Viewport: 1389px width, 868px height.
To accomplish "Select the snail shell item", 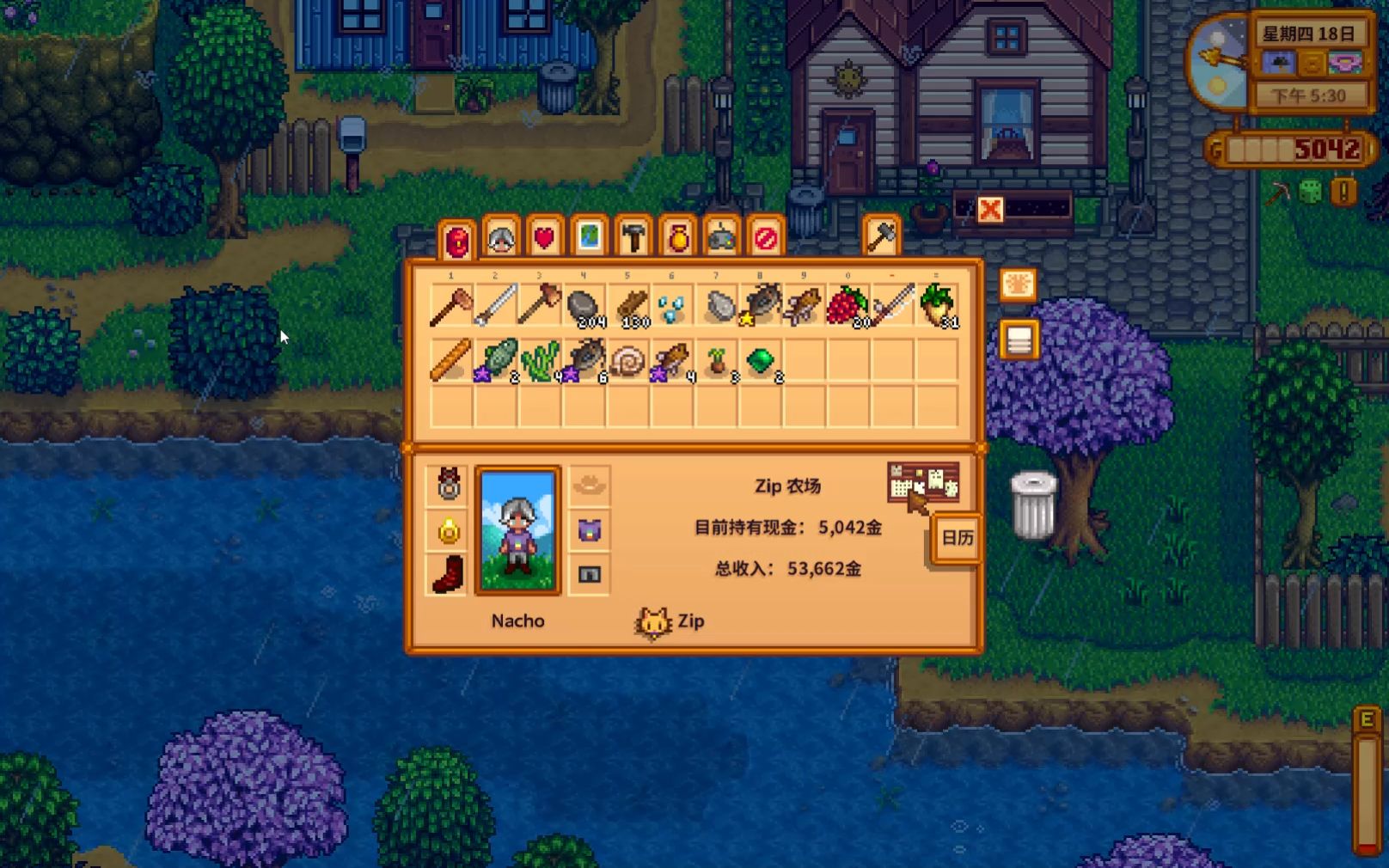I will 628,361.
